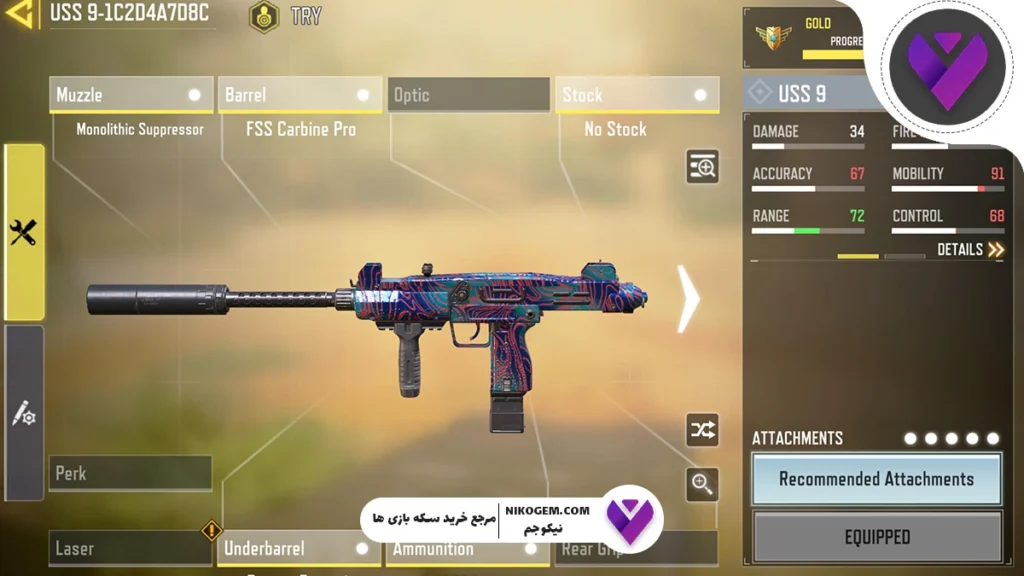Click the shuffle random attachments icon
Image resolution: width=1024 pixels, height=576 pixels.
(702, 430)
